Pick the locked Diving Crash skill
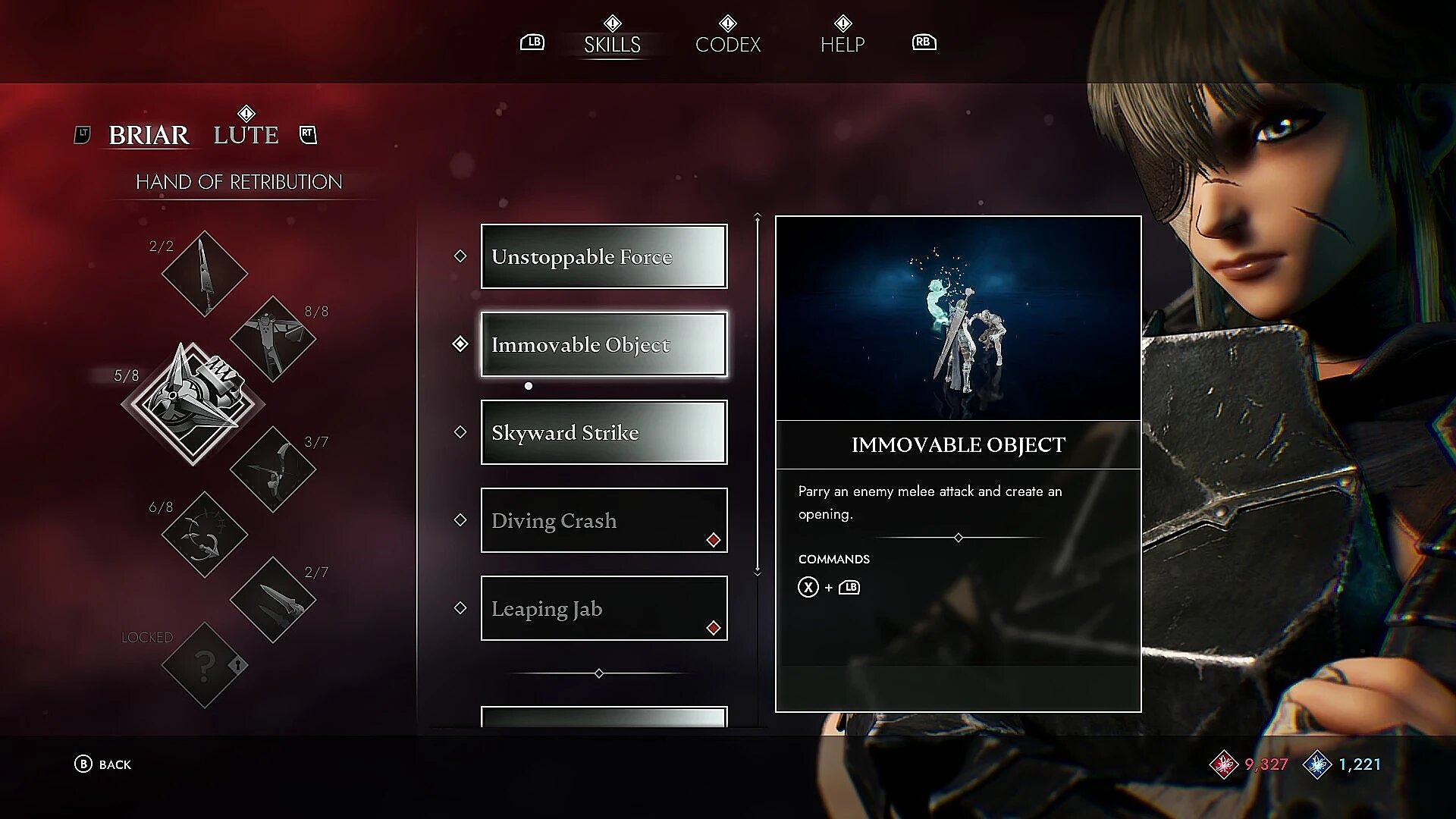Screen dimensions: 1456x819 [604, 520]
